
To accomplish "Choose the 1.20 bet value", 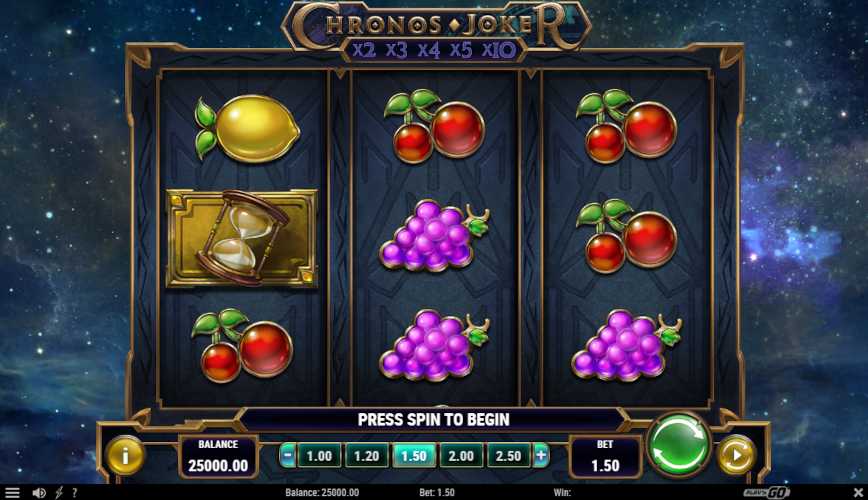I will click(365, 456).
